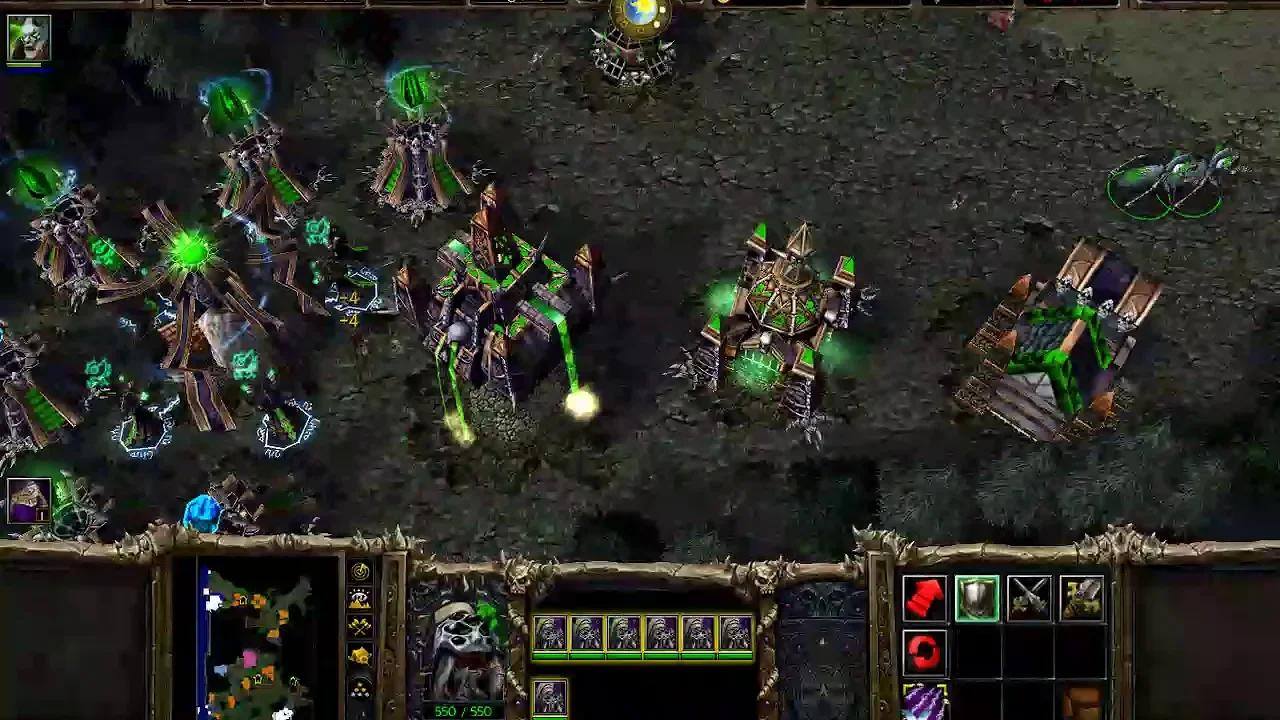Toggle the highlighted Defend shield ability

(x=978, y=598)
